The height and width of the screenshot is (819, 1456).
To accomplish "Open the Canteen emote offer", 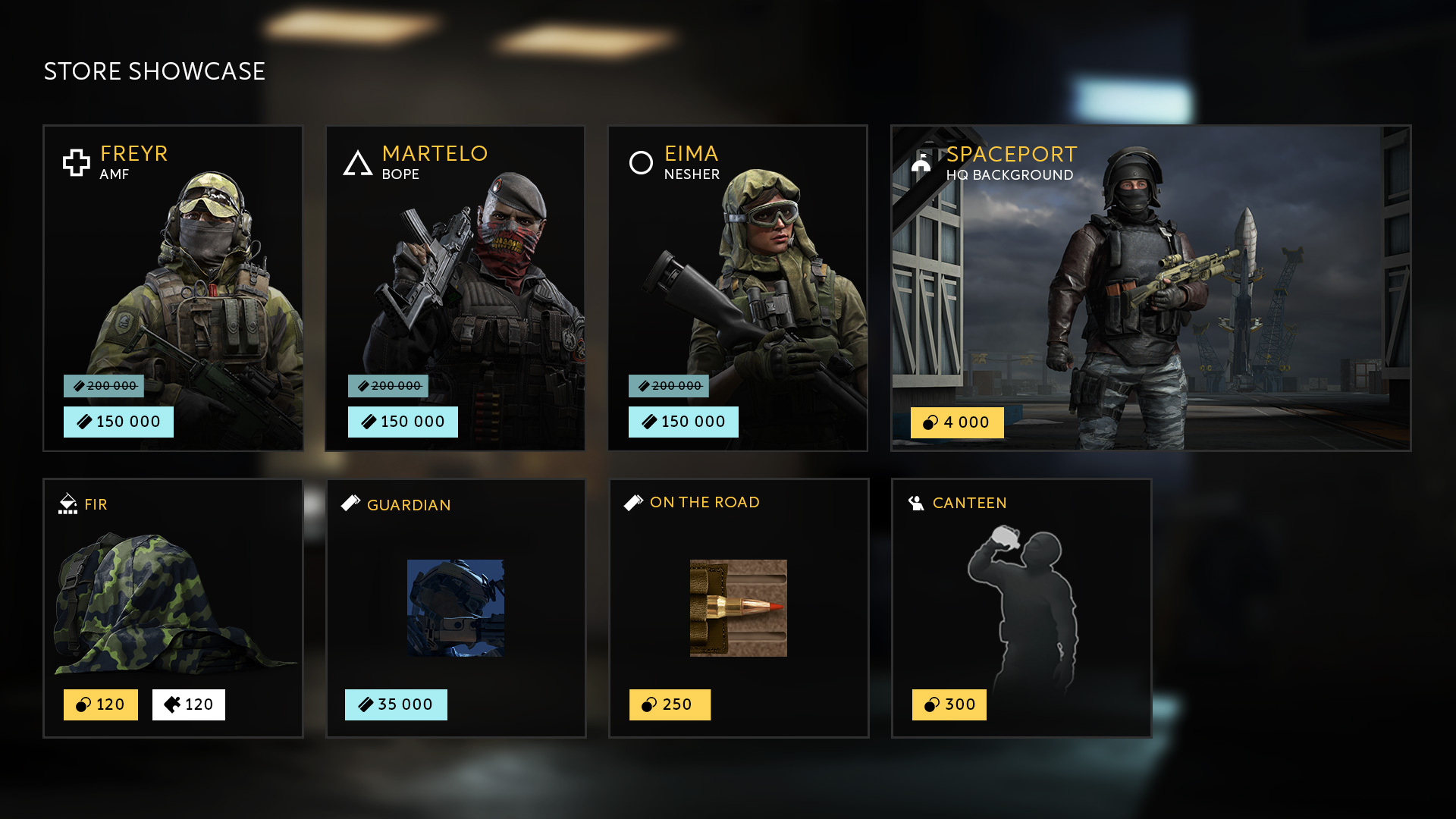I will click(1021, 599).
